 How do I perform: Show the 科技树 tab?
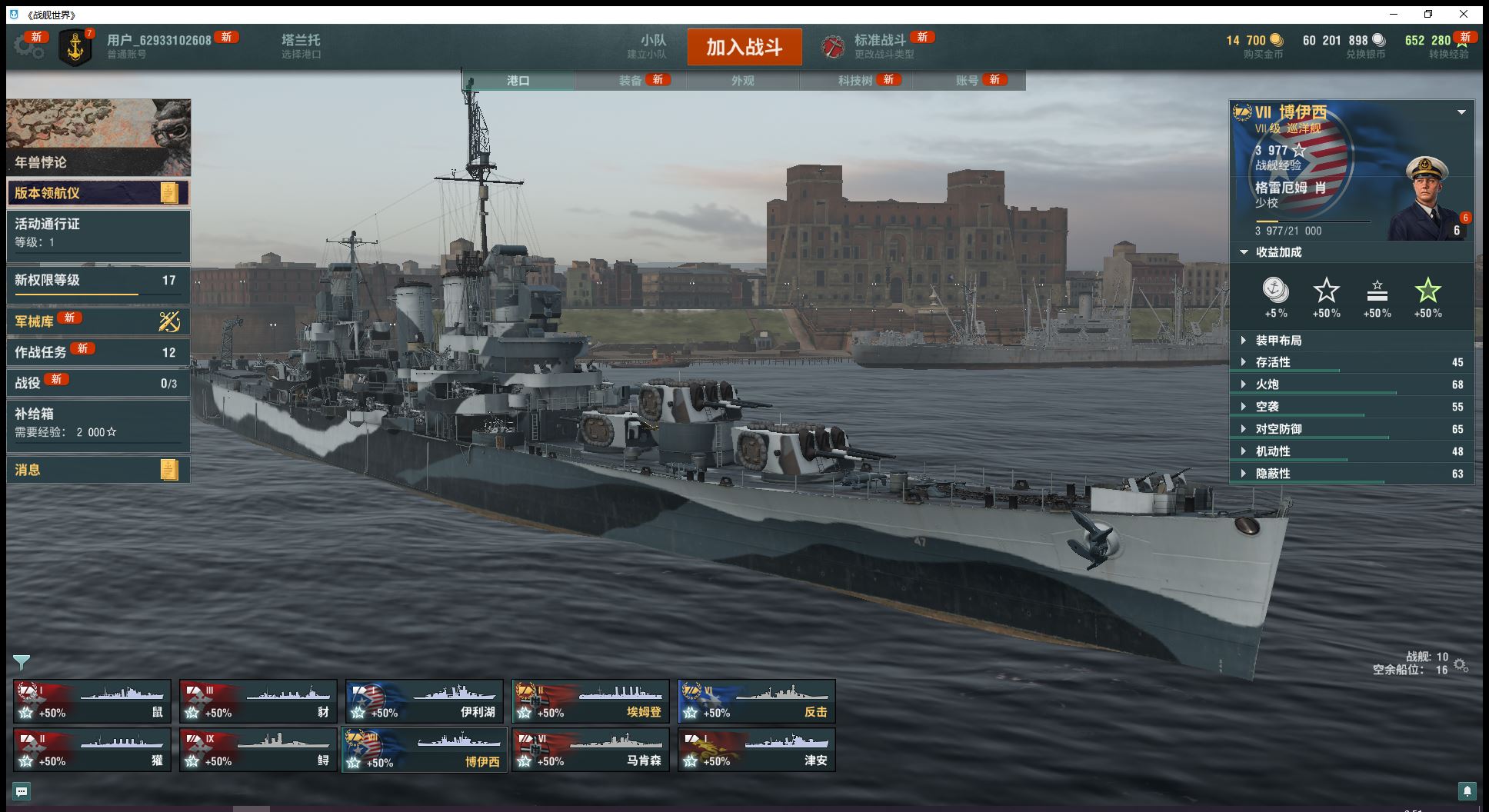[854, 81]
